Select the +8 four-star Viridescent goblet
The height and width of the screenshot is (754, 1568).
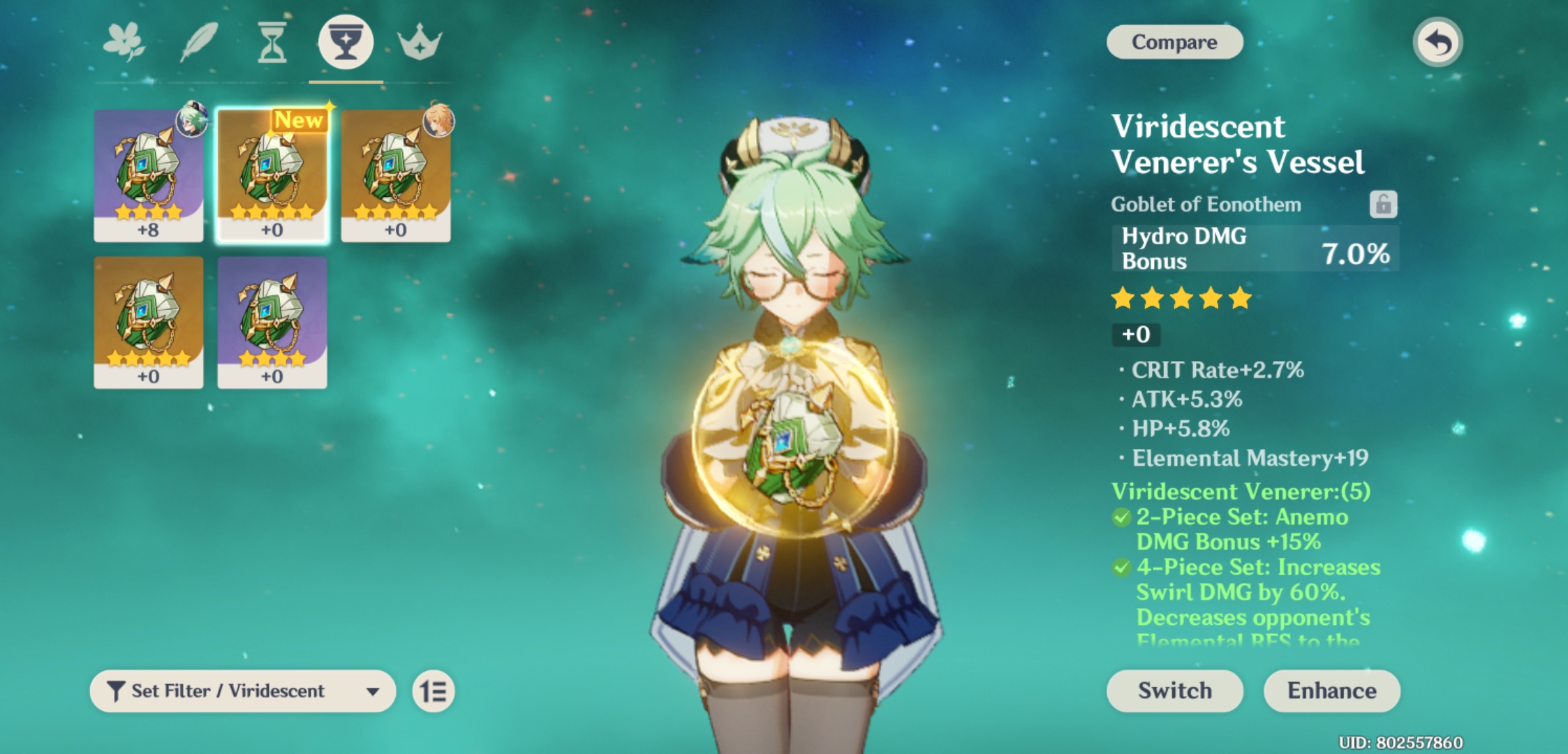click(x=149, y=175)
